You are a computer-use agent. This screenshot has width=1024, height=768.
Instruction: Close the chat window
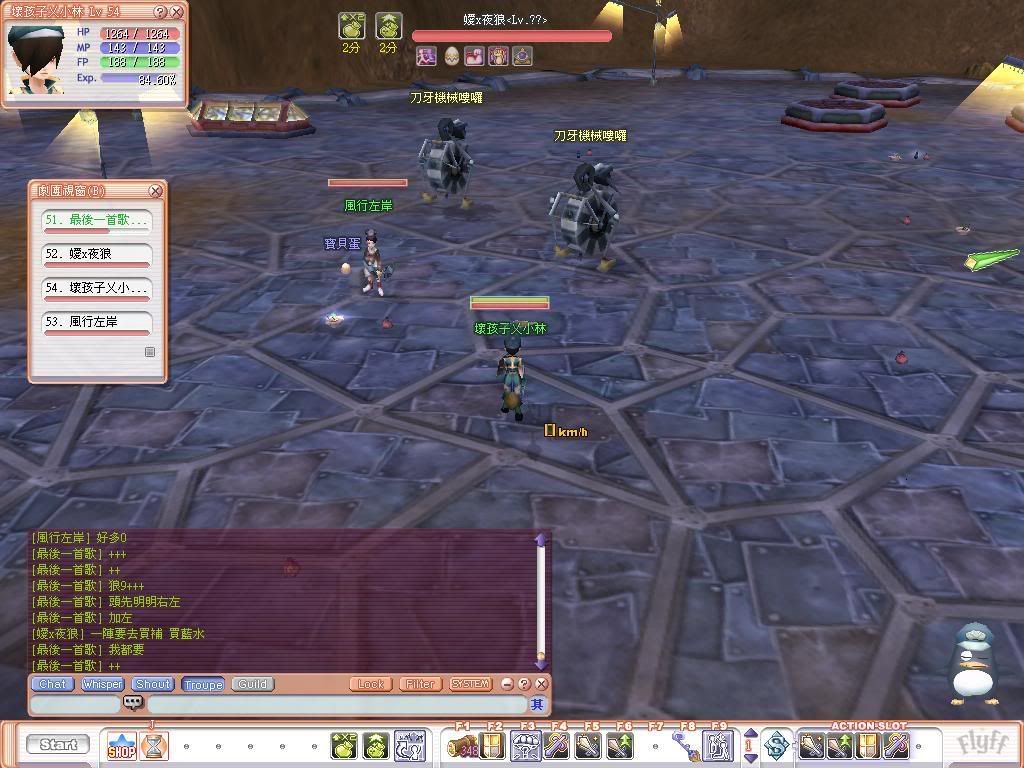(541, 684)
